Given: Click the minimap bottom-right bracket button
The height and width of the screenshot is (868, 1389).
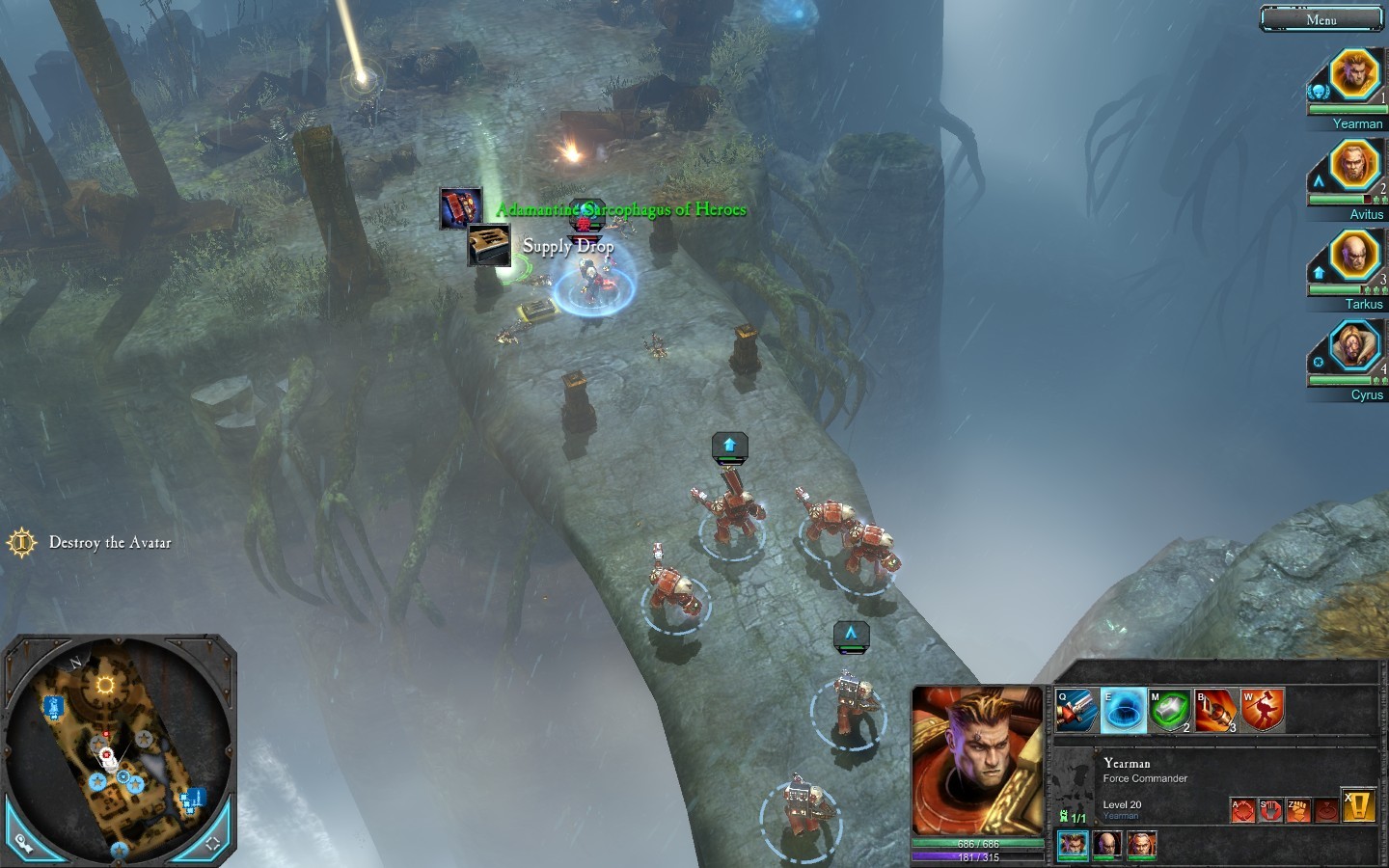Looking at the screenshot, I should tap(213, 843).
